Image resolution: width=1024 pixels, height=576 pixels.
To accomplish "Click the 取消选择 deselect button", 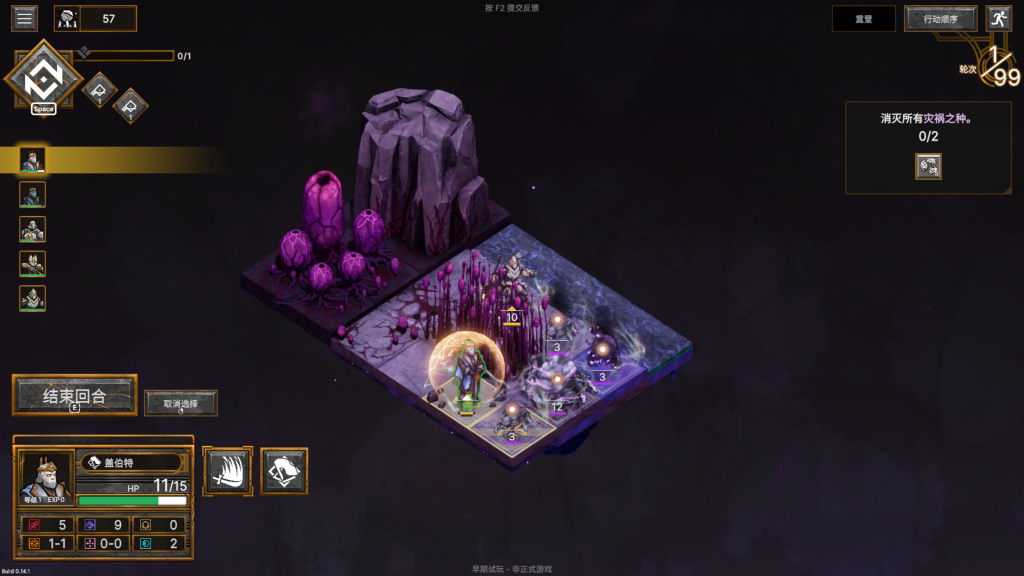I will [x=181, y=403].
